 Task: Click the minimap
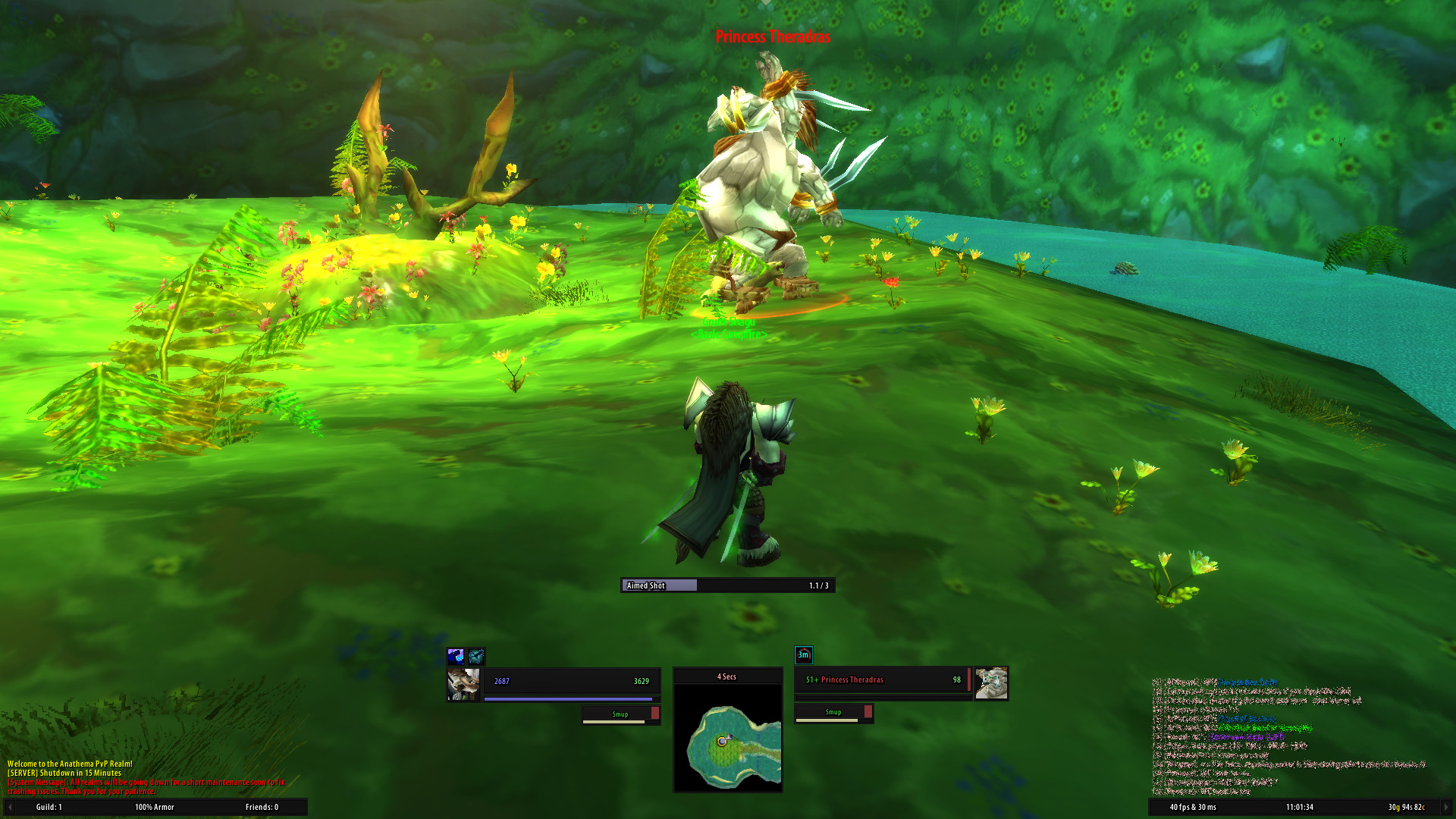pyautogui.click(x=728, y=737)
